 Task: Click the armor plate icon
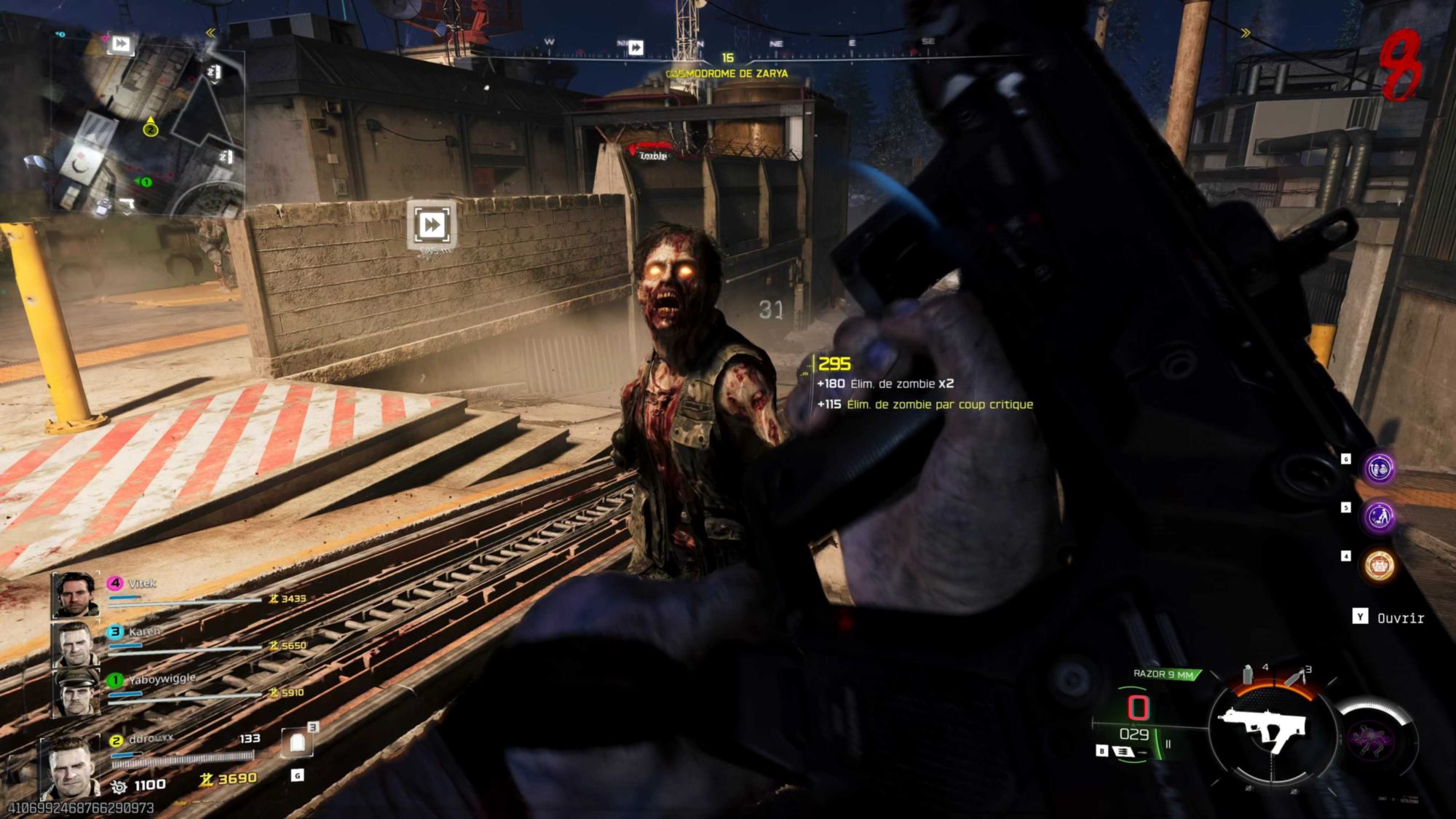(297, 743)
